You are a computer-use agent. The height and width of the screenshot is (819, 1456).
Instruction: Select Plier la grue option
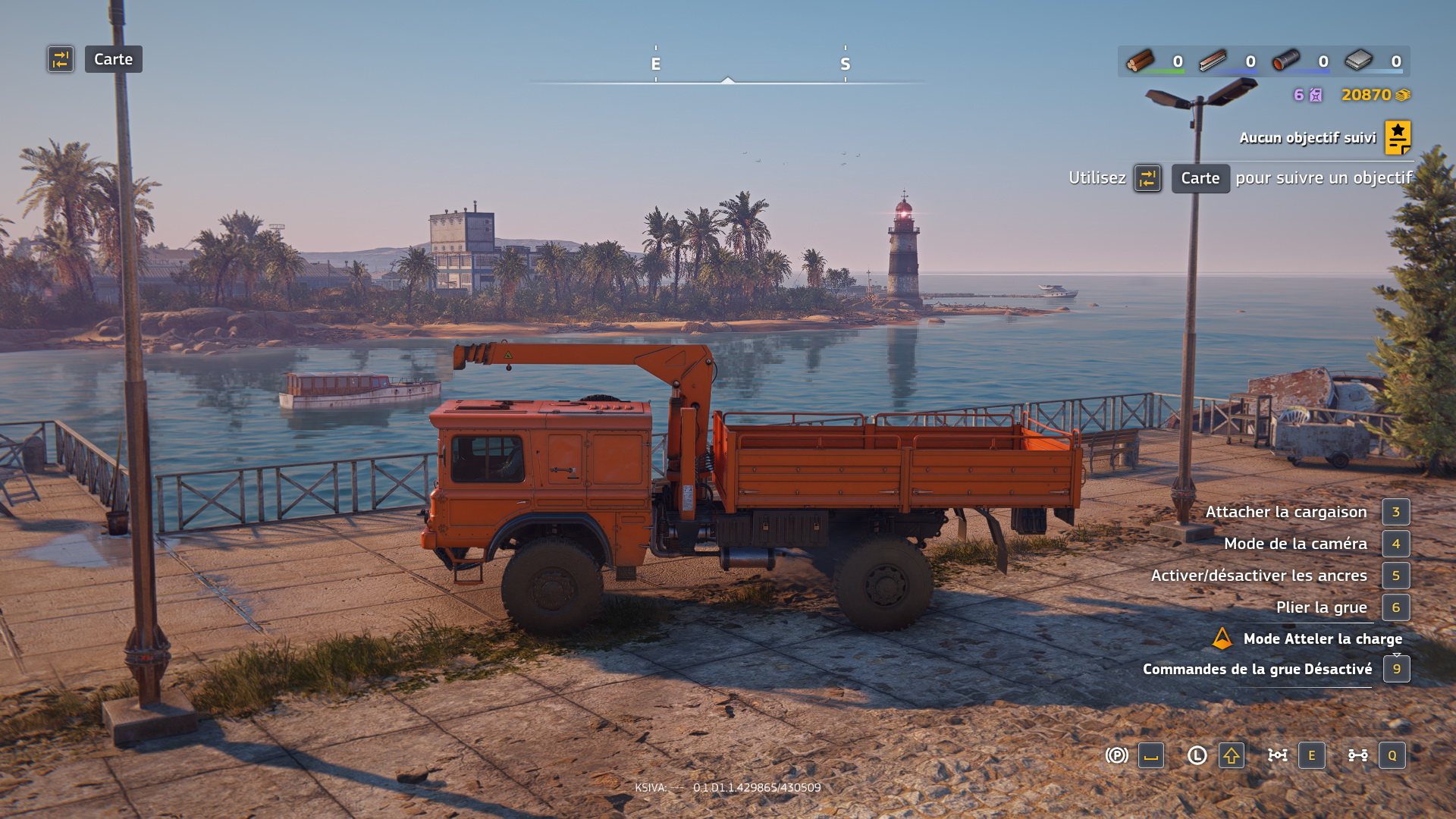[1321, 607]
